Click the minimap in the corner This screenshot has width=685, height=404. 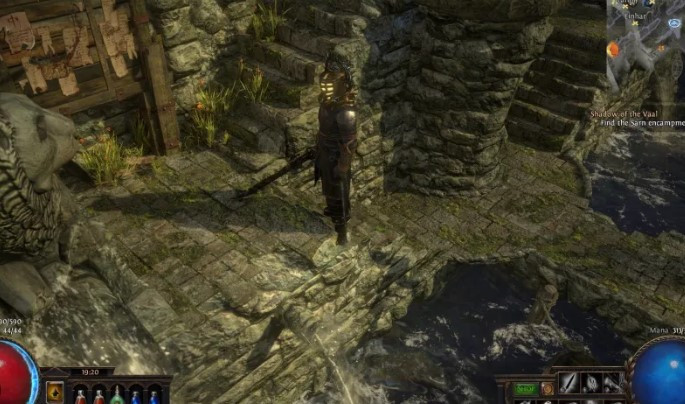(x=644, y=44)
